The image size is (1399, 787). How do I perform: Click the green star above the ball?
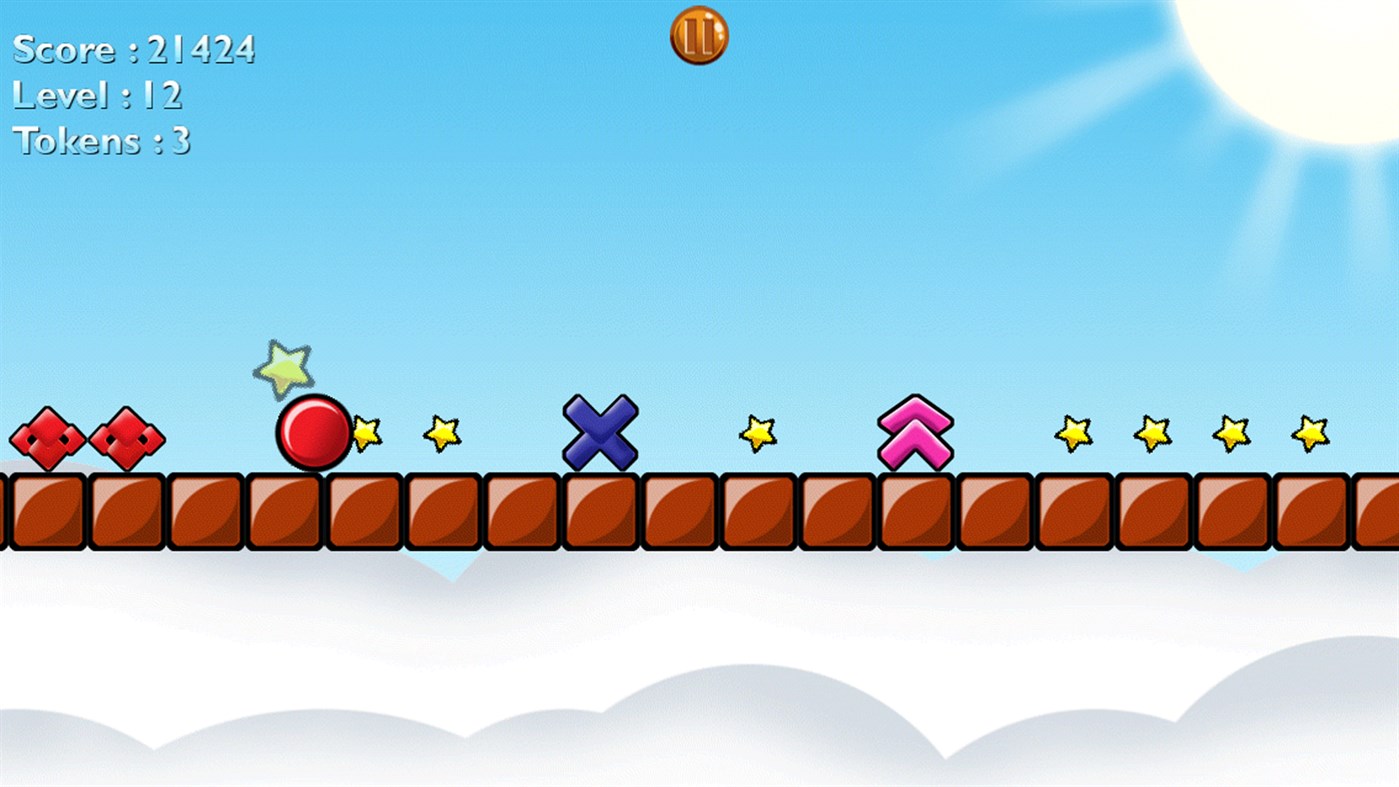coord(285,369)
